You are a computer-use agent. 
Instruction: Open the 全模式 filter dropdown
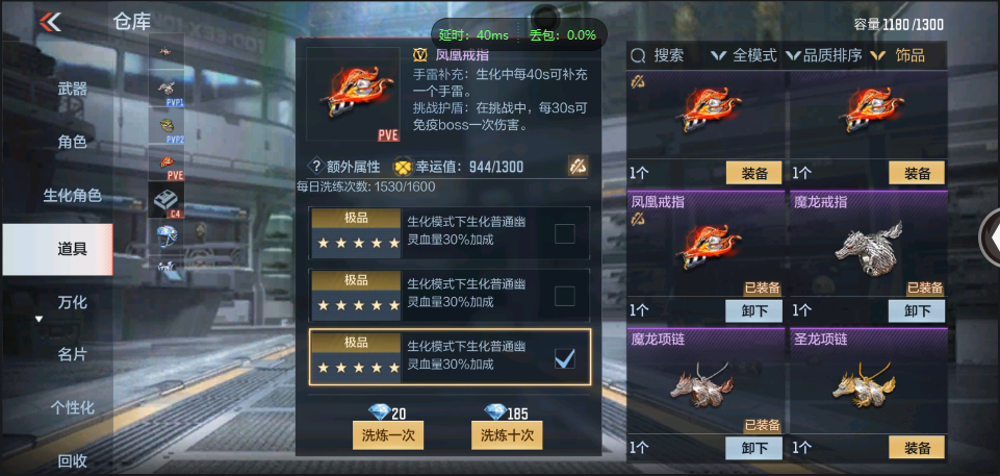coord(743,56)
